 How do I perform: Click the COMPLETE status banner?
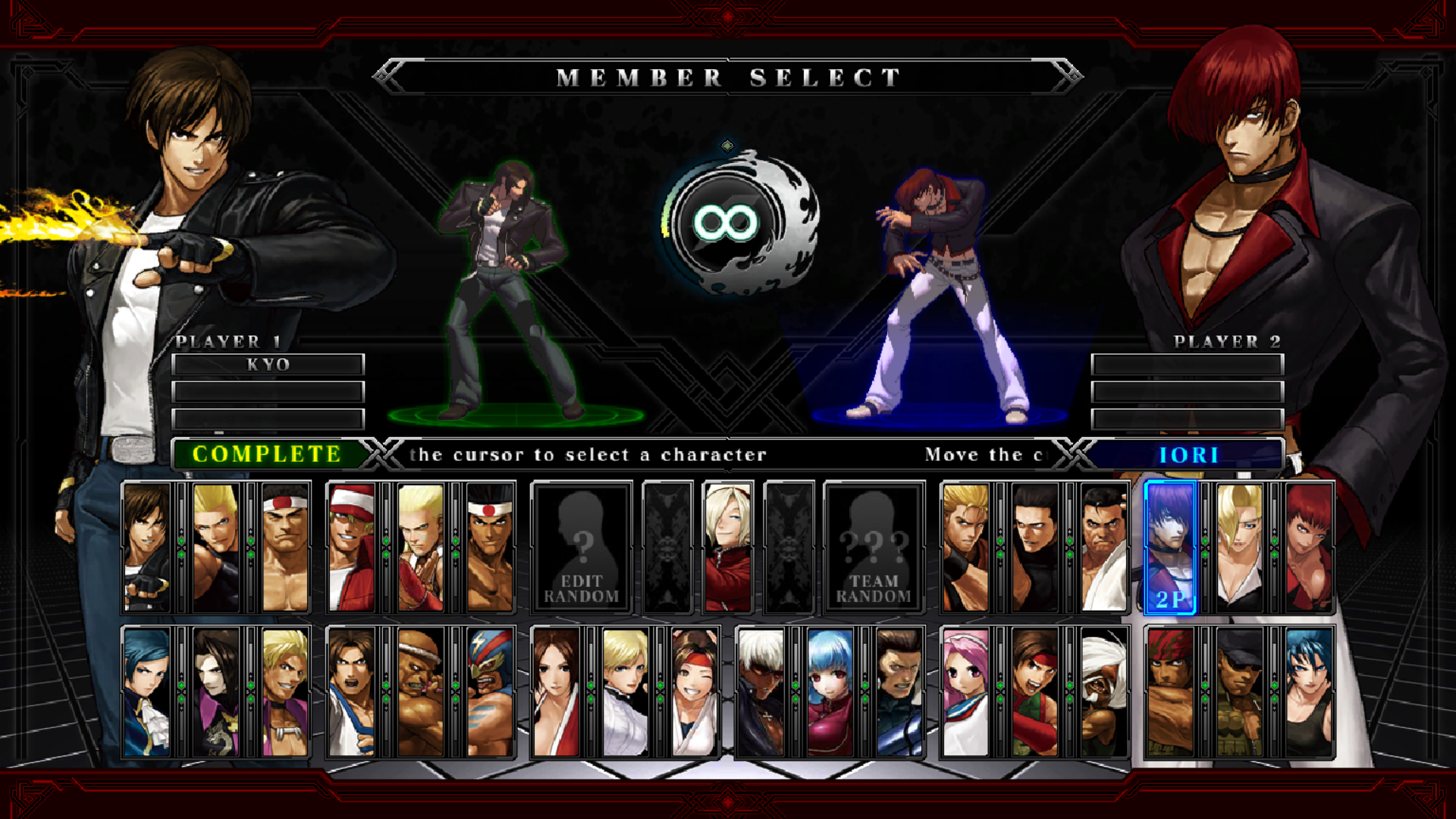(267, 455)
